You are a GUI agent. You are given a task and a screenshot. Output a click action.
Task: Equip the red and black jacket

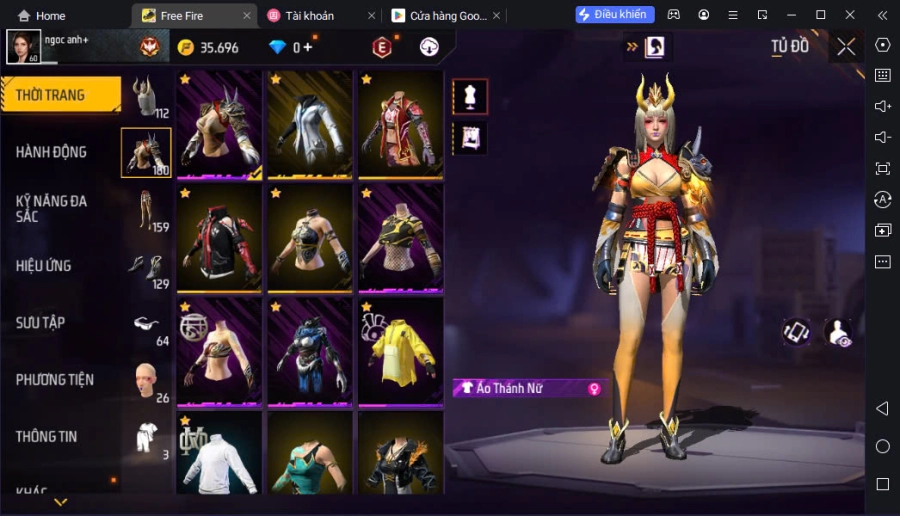pyautogui.click(x=219, y=238)
